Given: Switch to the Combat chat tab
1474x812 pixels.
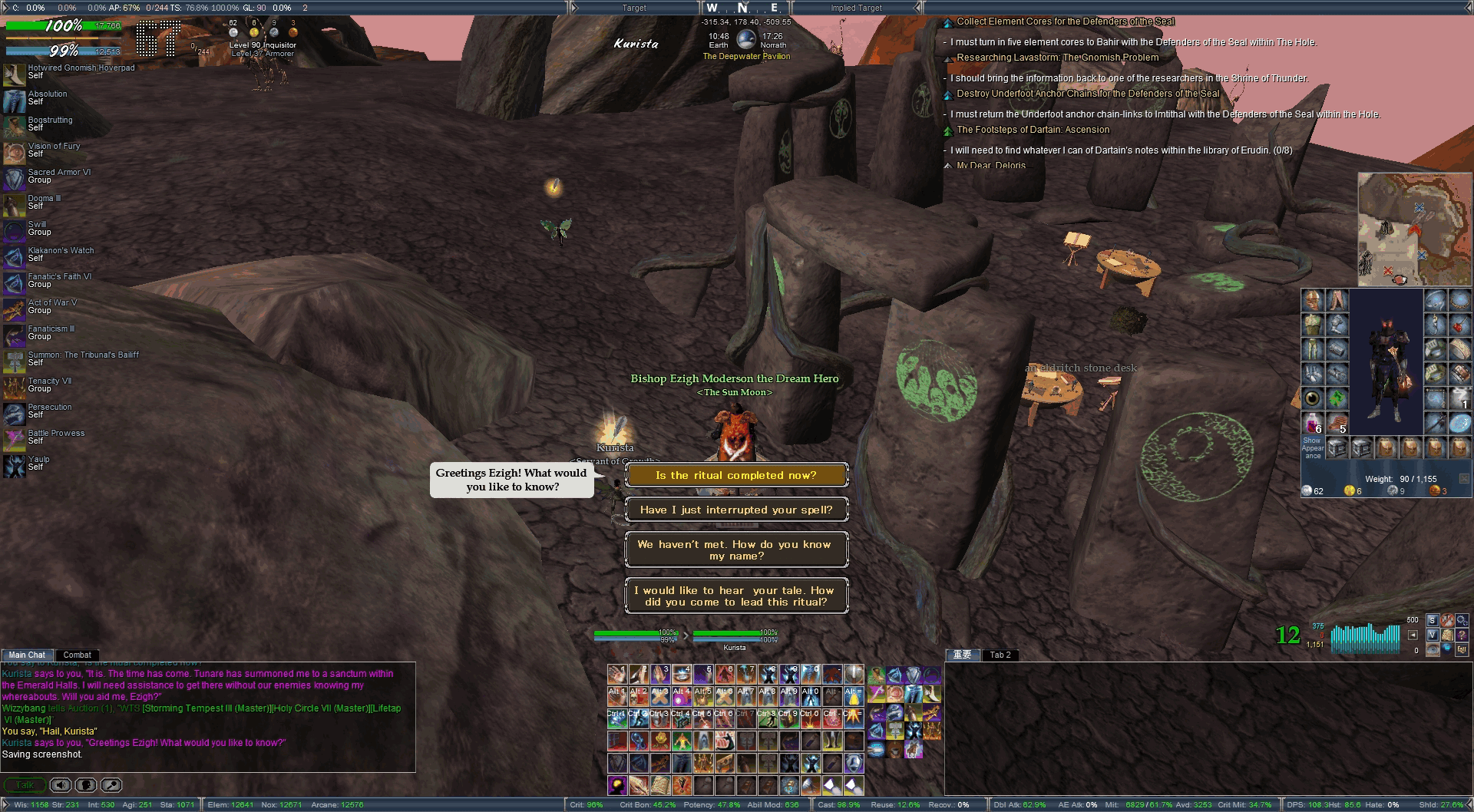Looking at the screenshot, I should [x=77, y=655].
